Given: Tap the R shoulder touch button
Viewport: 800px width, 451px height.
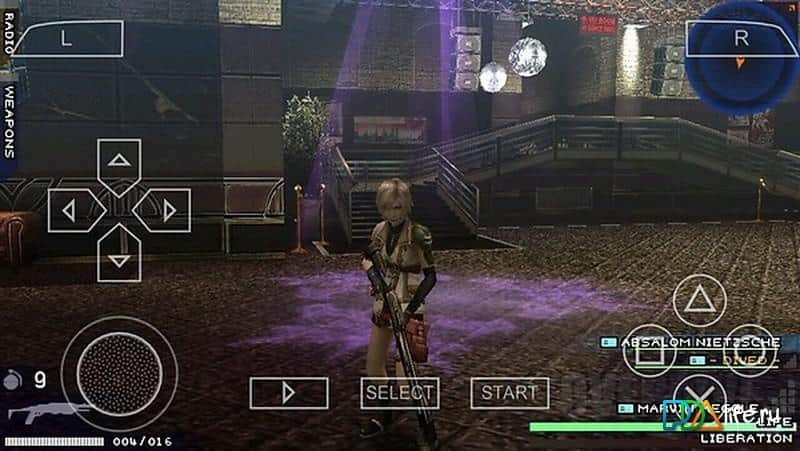Looking at the screenshot, I should click(740, 39).
